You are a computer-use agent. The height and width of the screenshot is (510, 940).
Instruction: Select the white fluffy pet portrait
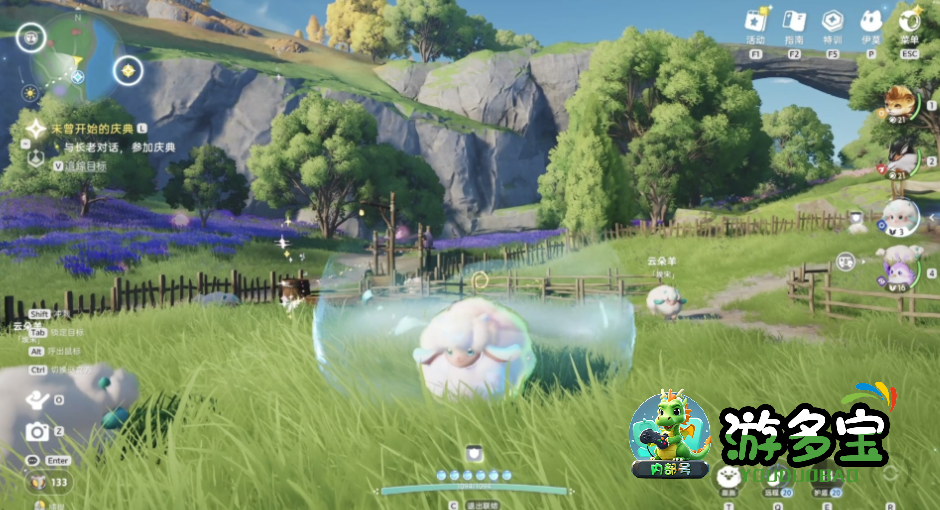[899, 214]
